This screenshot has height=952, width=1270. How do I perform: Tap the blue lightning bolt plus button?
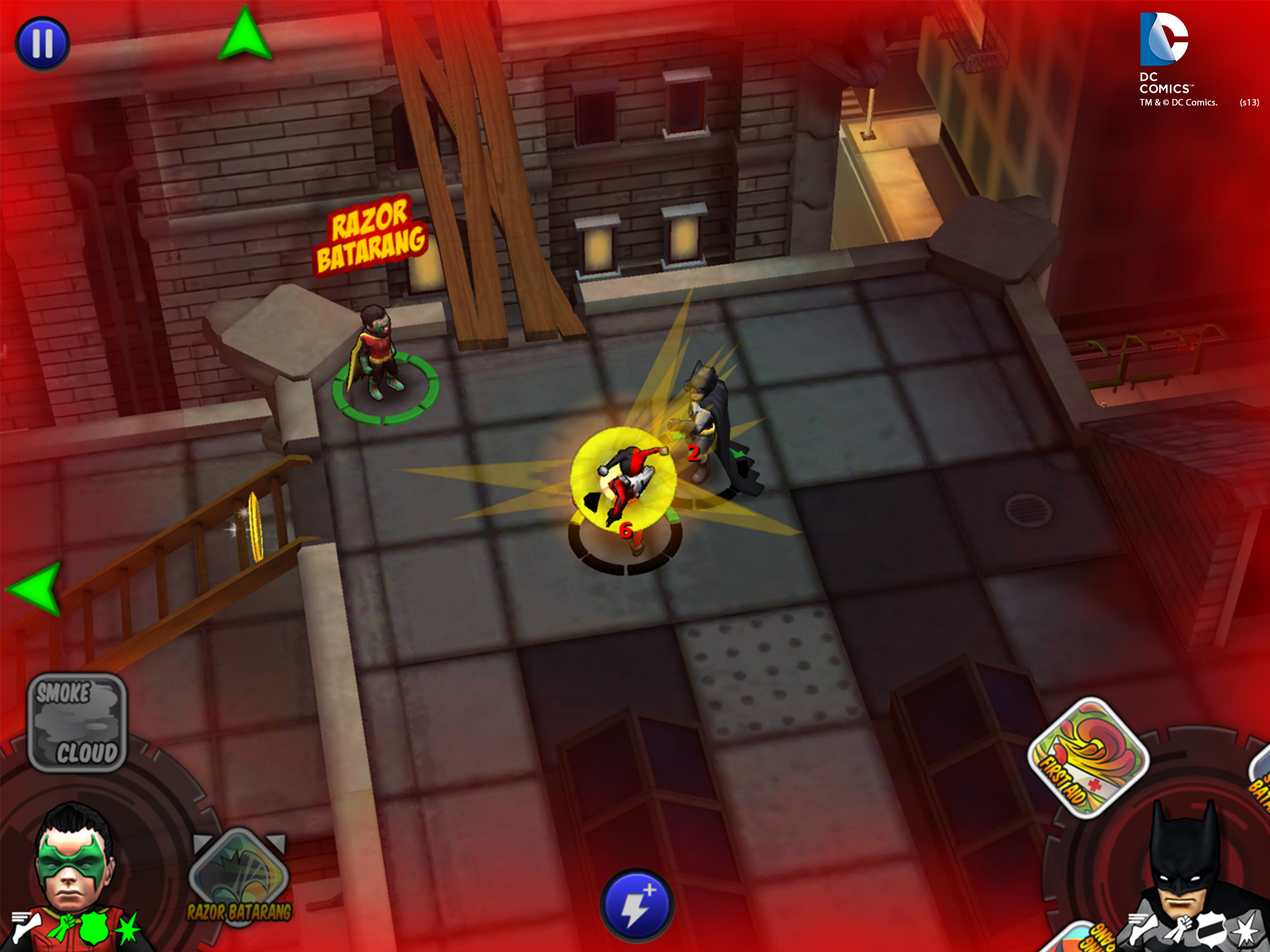[637, 906]
